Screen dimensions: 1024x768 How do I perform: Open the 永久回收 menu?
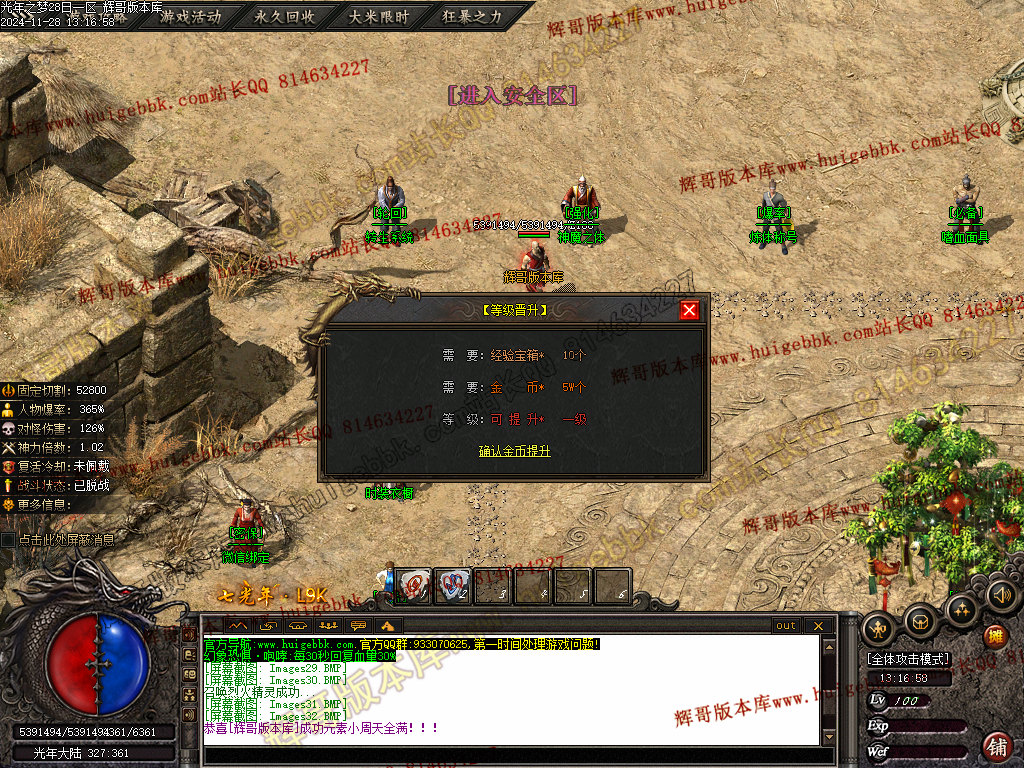pos(284,17)
